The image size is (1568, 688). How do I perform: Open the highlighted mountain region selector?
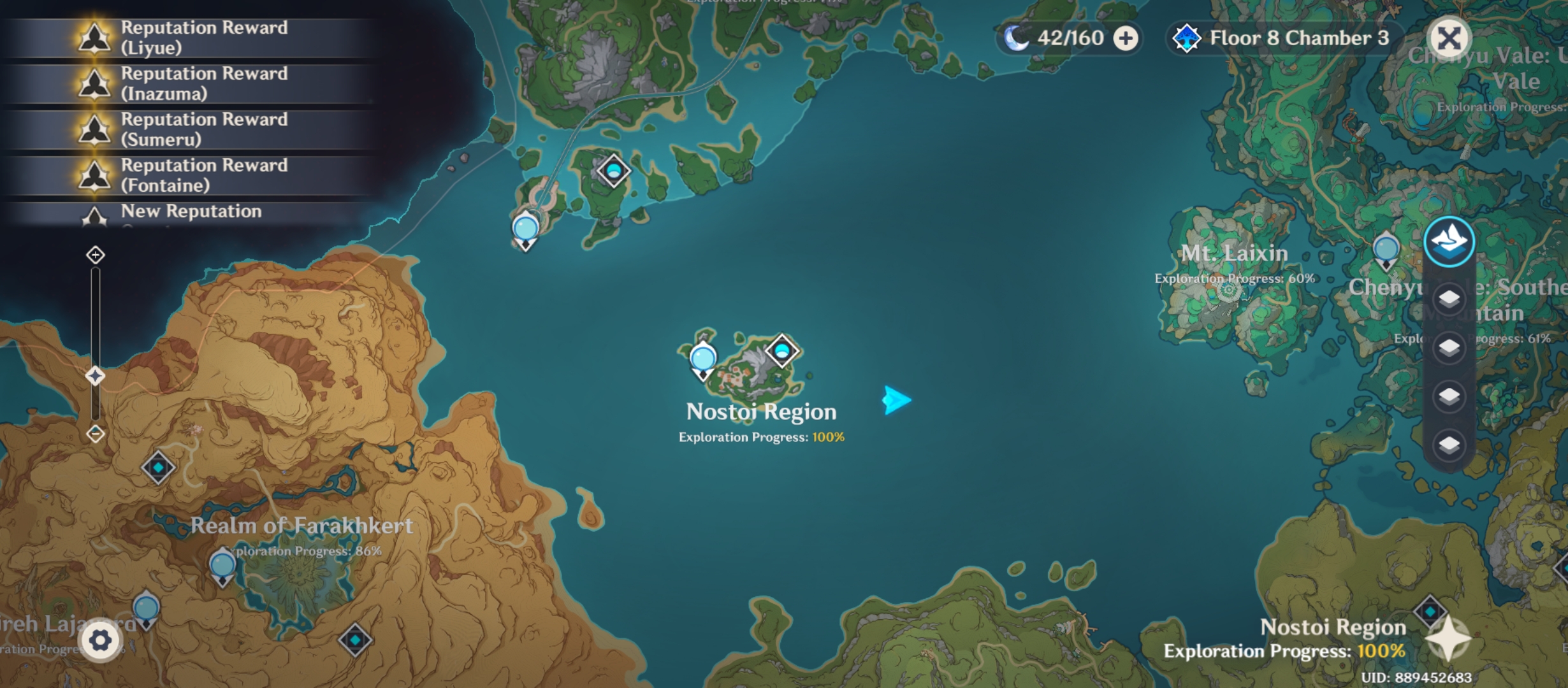(x=1449, y=241)
